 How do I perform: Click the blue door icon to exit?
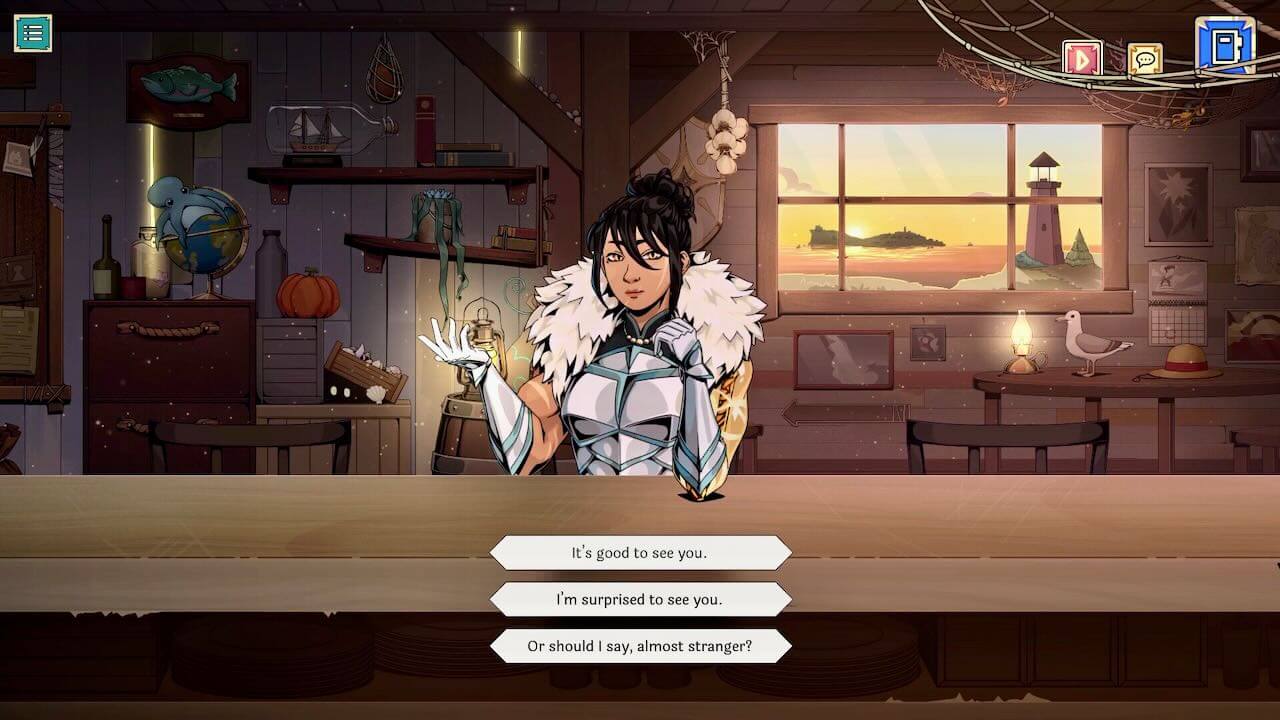click(x=1227, y=45)
